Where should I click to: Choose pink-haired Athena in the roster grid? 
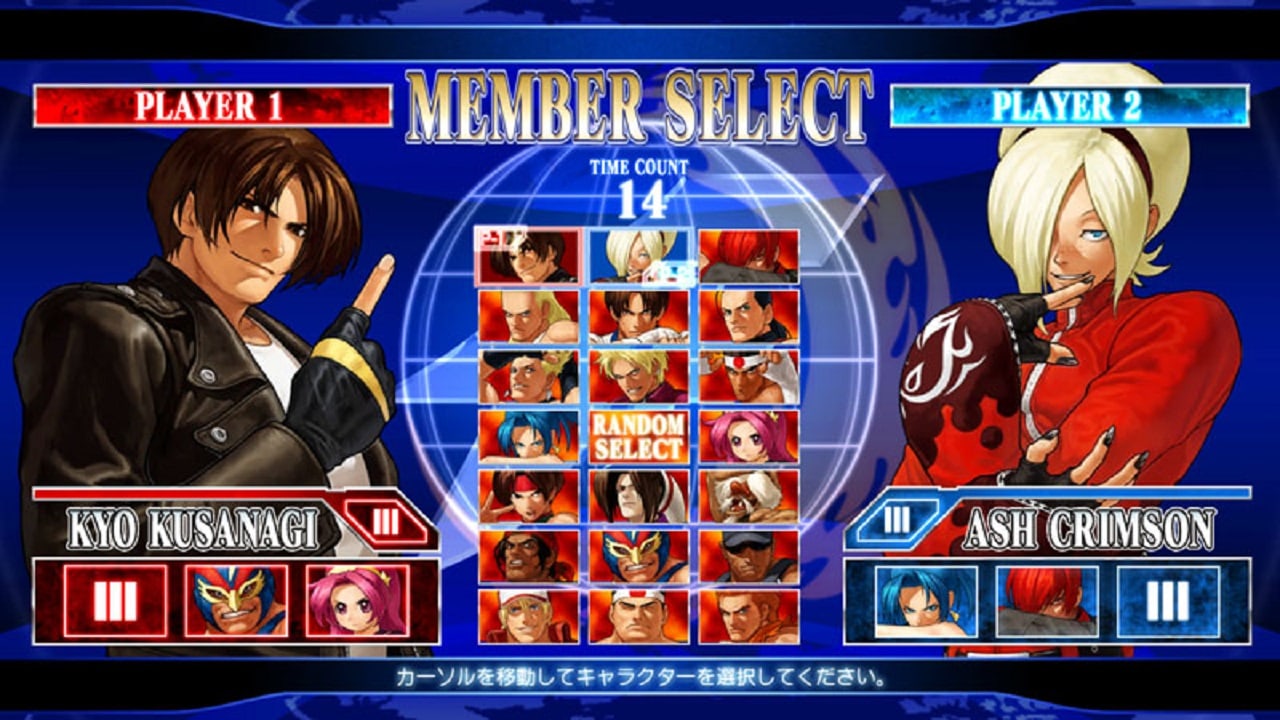(x=748, y=436)
